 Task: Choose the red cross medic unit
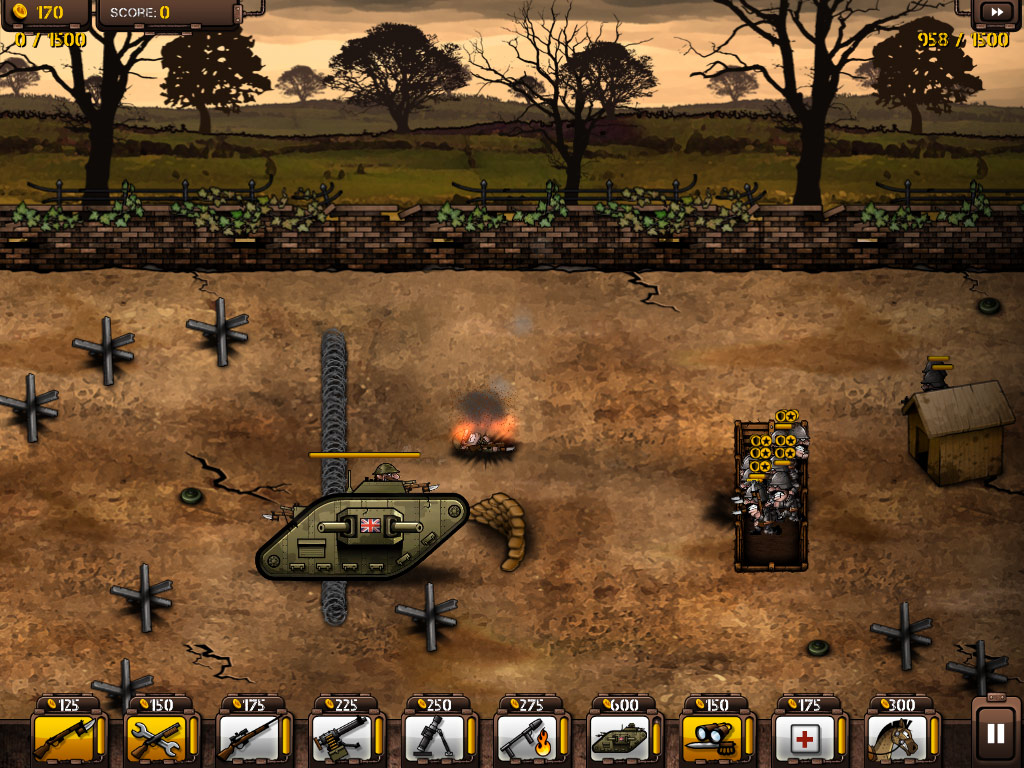pos(803,736)
